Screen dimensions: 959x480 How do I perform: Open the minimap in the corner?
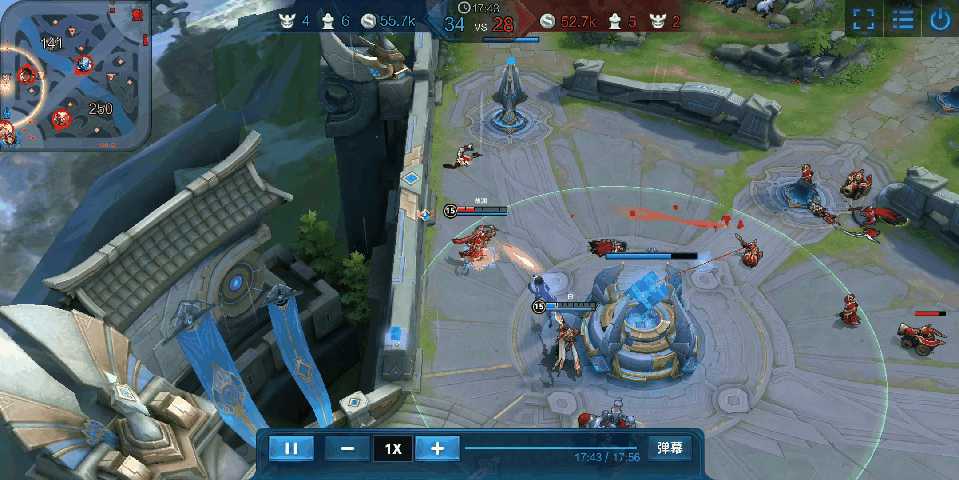[x=74, y=75]
